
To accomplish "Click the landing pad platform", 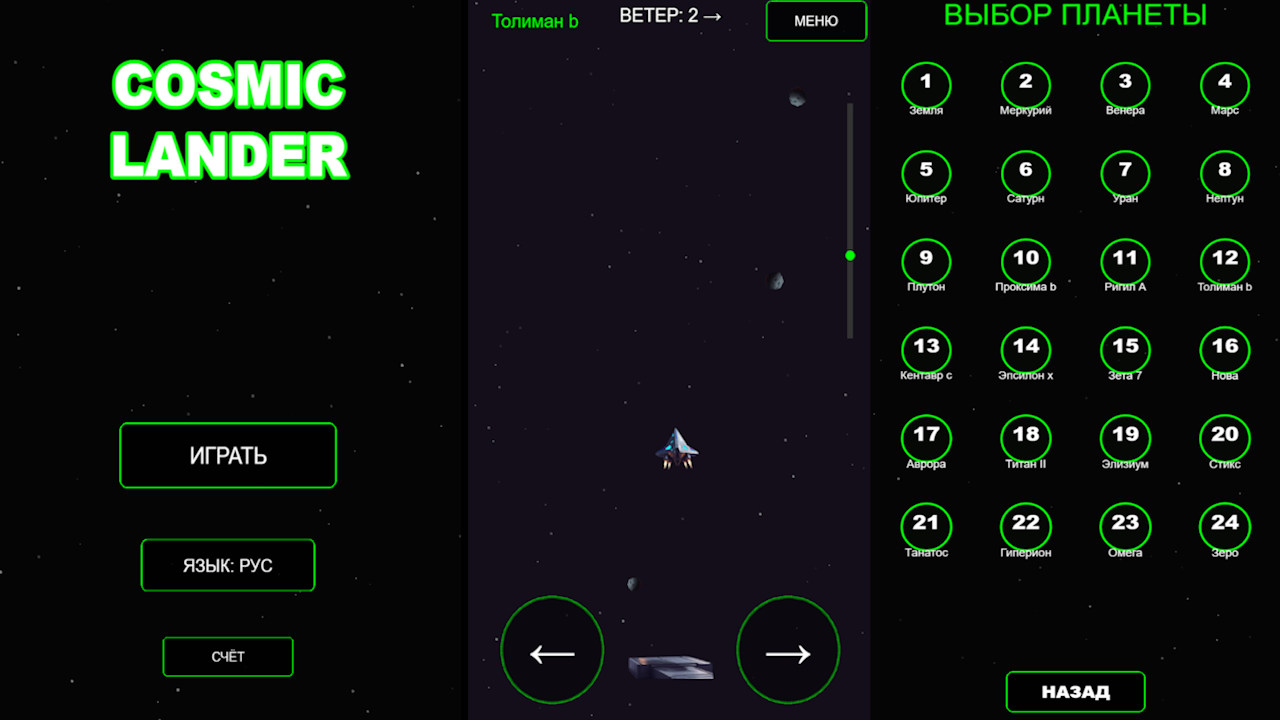I will pos(670,665).
